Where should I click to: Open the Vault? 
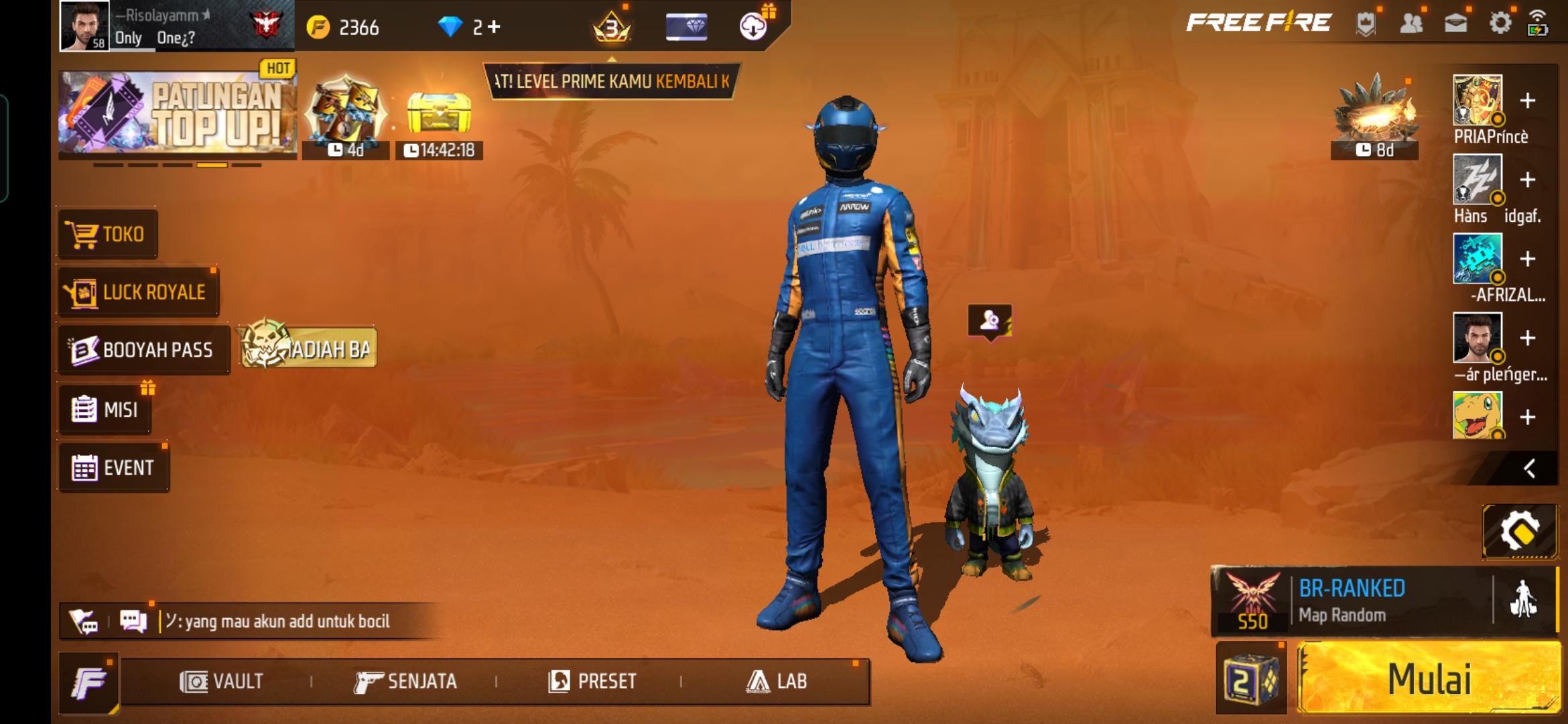[222, 682]
